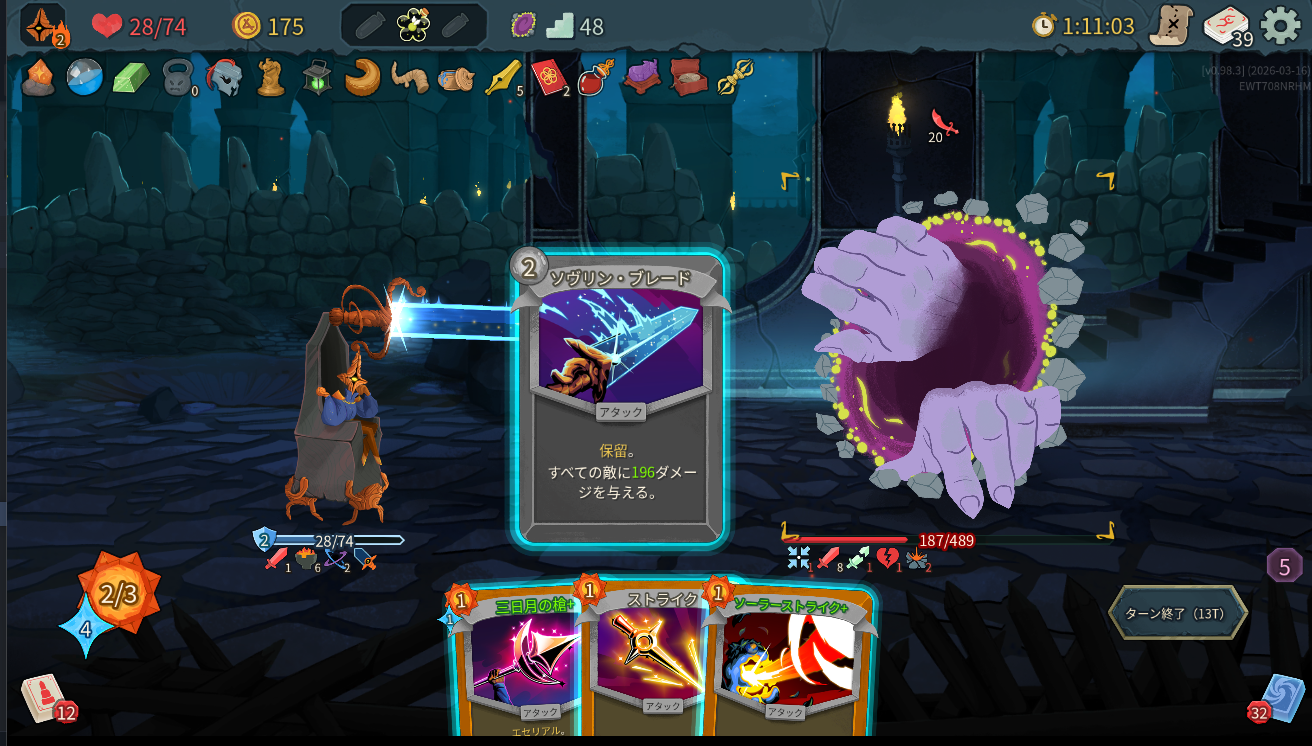This screenshot has width=1312, height=746.
Task: Inspect the golden chess knight relic
Action: pyautogui.click(x=271, y=77)
